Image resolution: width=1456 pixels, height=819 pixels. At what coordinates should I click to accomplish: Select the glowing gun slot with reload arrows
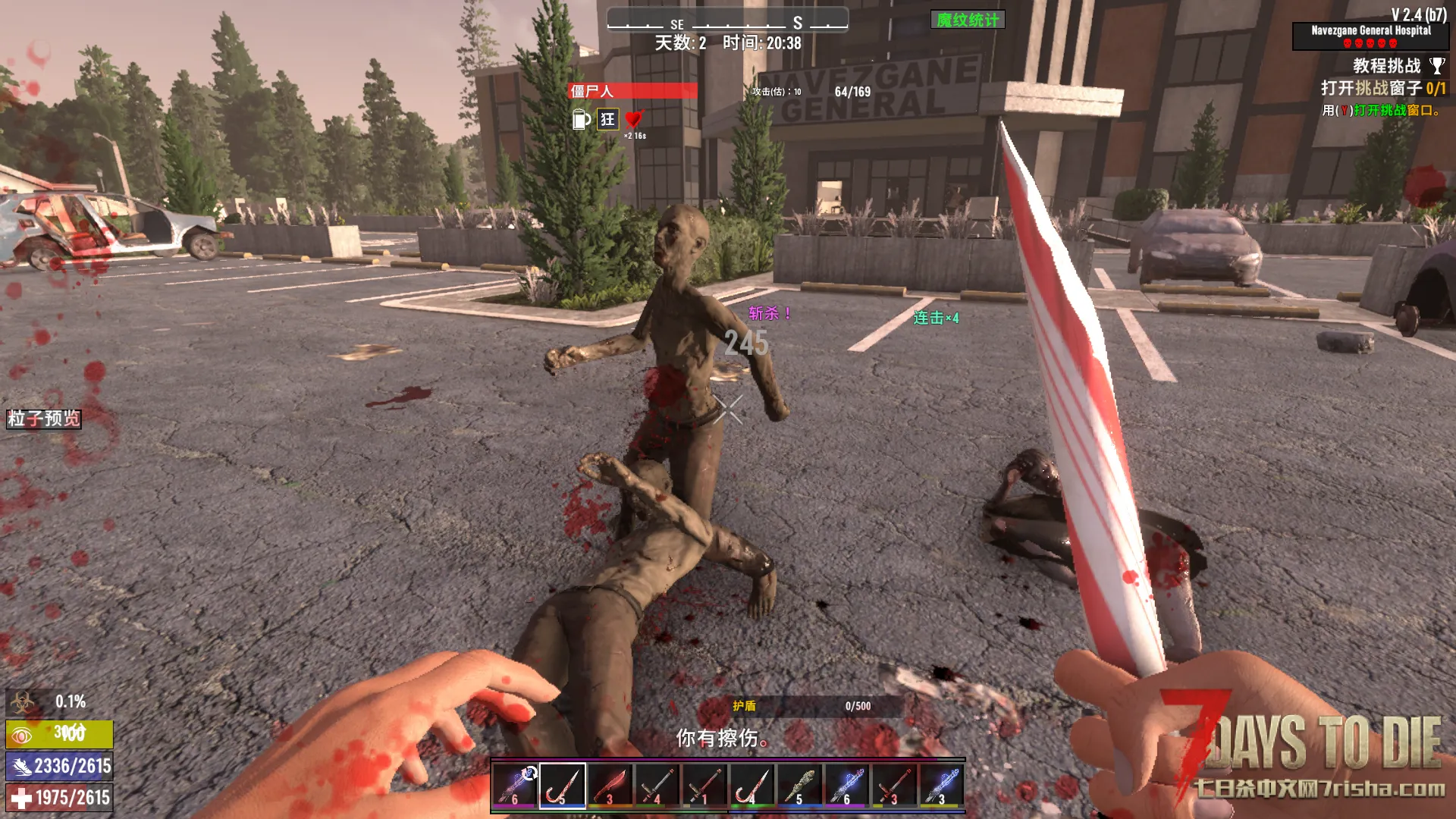(x=515, y=786)
